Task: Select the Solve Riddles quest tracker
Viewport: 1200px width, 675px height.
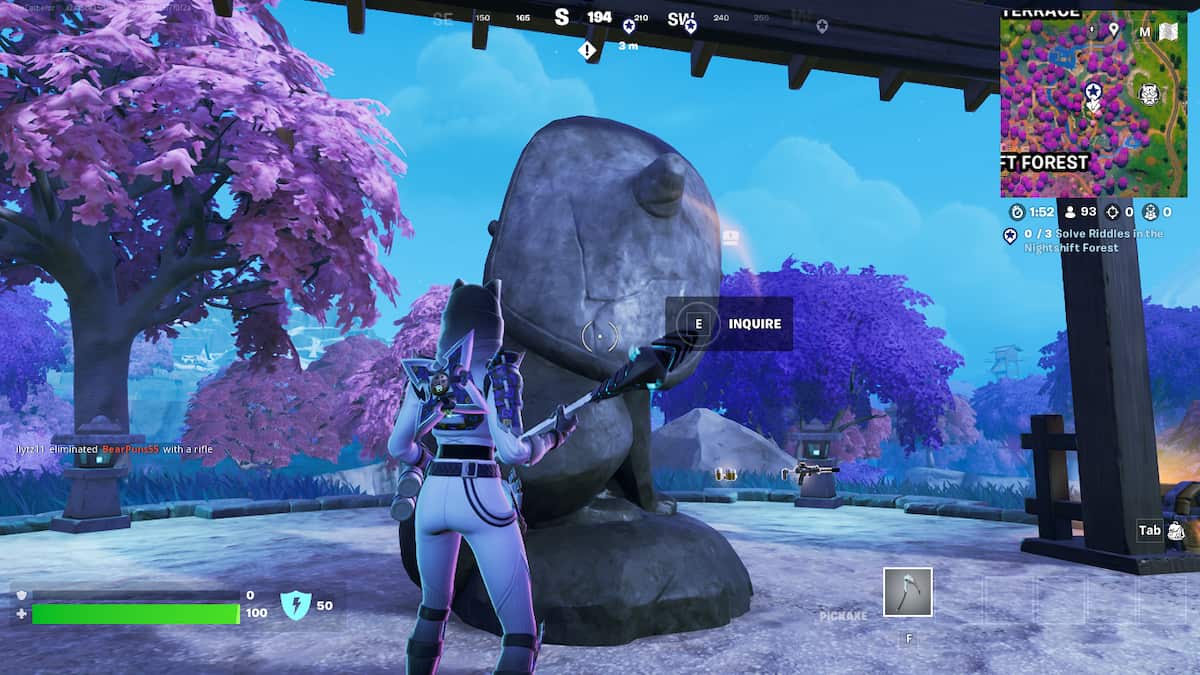Action: [x=1084, y=240]
